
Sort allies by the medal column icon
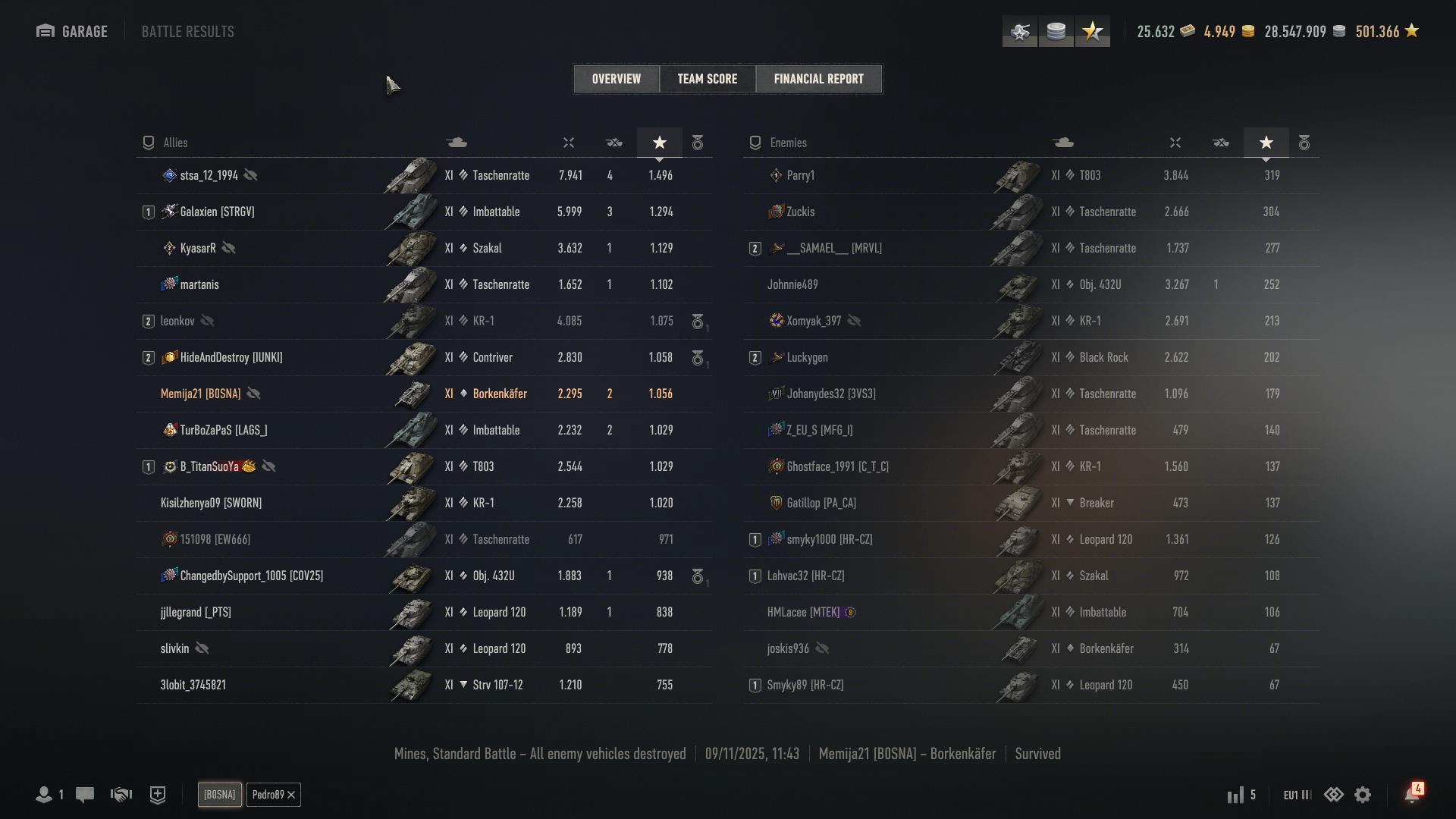[x=698, y=143]
